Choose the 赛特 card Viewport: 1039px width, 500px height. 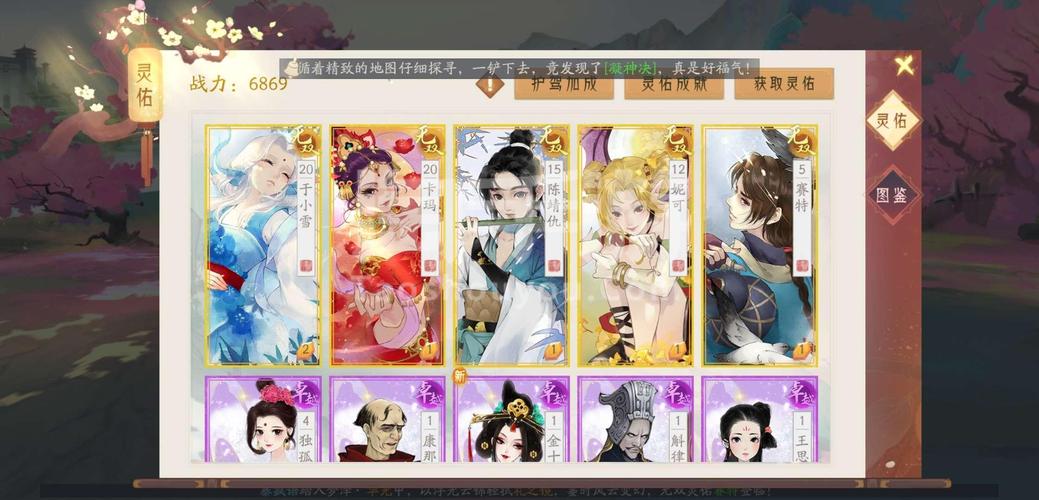759,245
